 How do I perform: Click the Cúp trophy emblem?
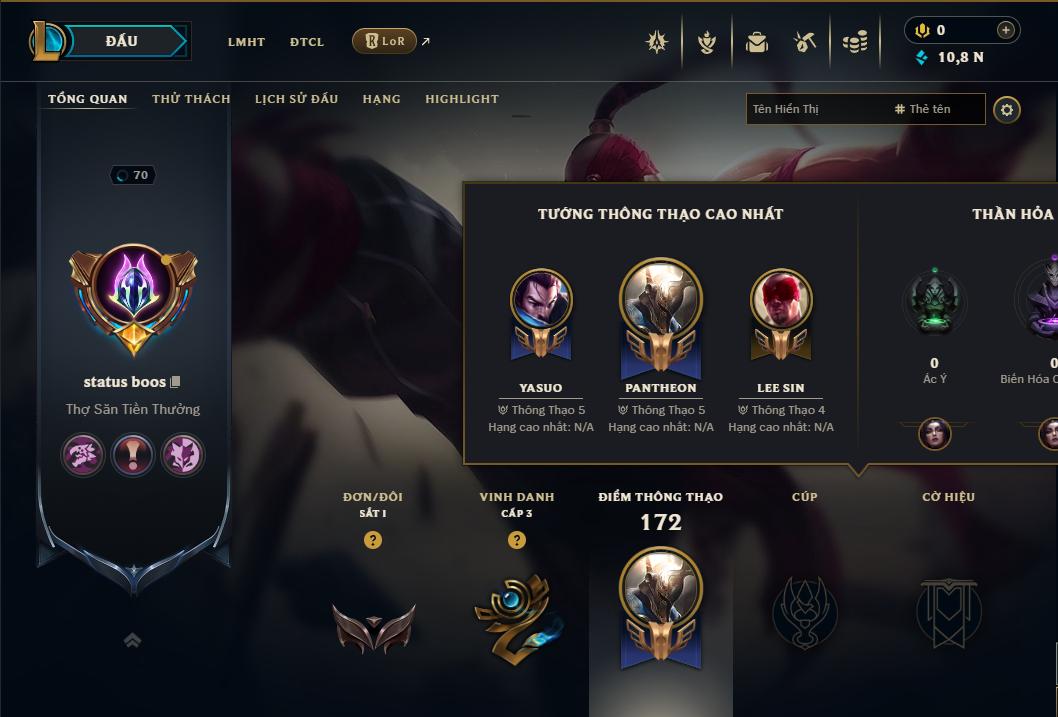click(804, 611)
